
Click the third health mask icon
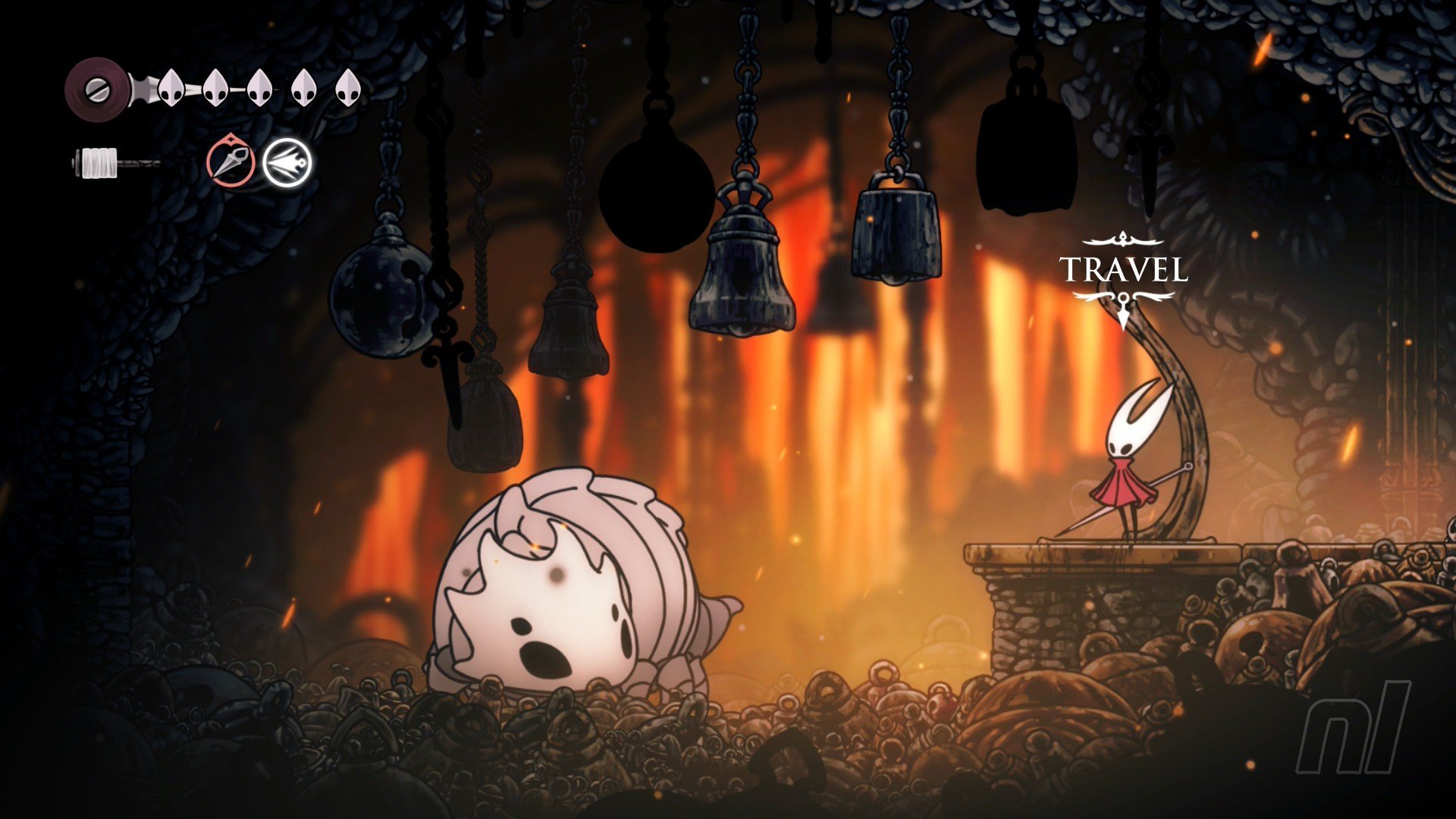click(x=259, y=86)
